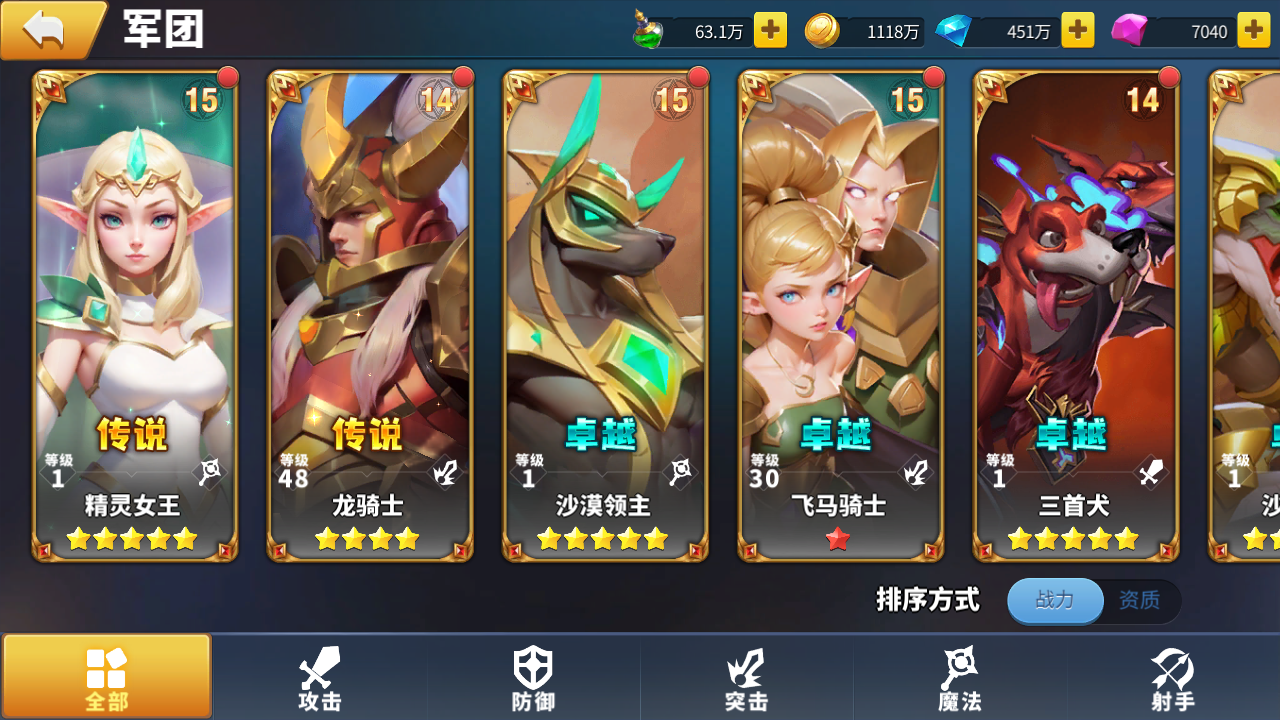Tap the red notification dot on 飞马骑士
This screenshot has width=1280, height=720.
pyautogui.click(x=934, y=75)
